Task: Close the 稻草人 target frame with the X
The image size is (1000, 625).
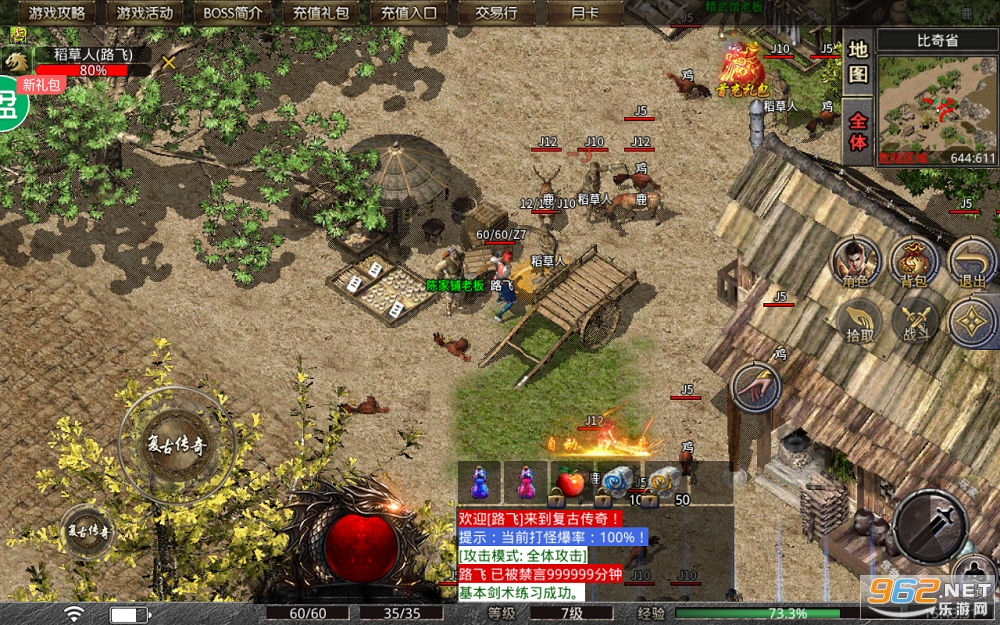Action: 169,62
